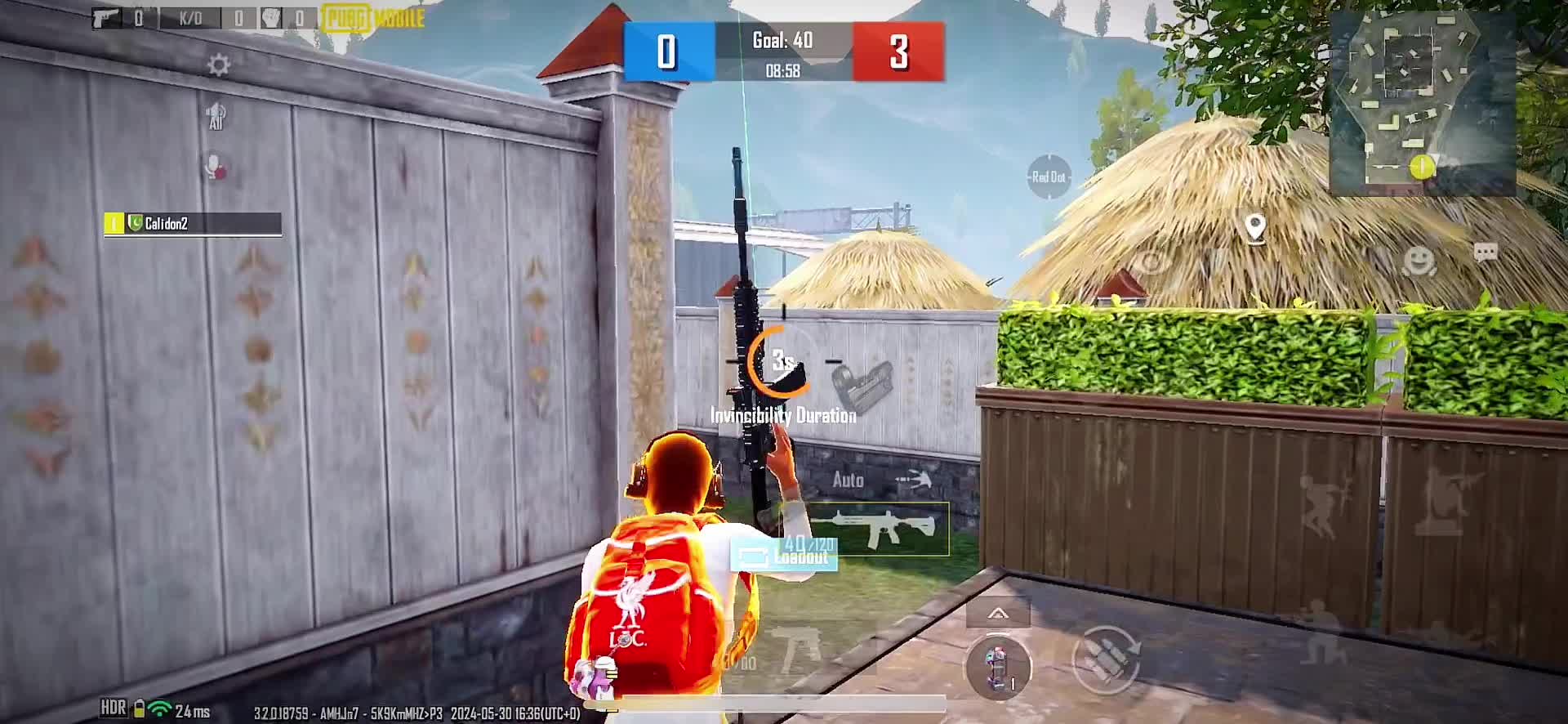This screenshot has height=724, width=1568.
Task: Open the emote smiley menu
Action: (x=1419, y=261)
